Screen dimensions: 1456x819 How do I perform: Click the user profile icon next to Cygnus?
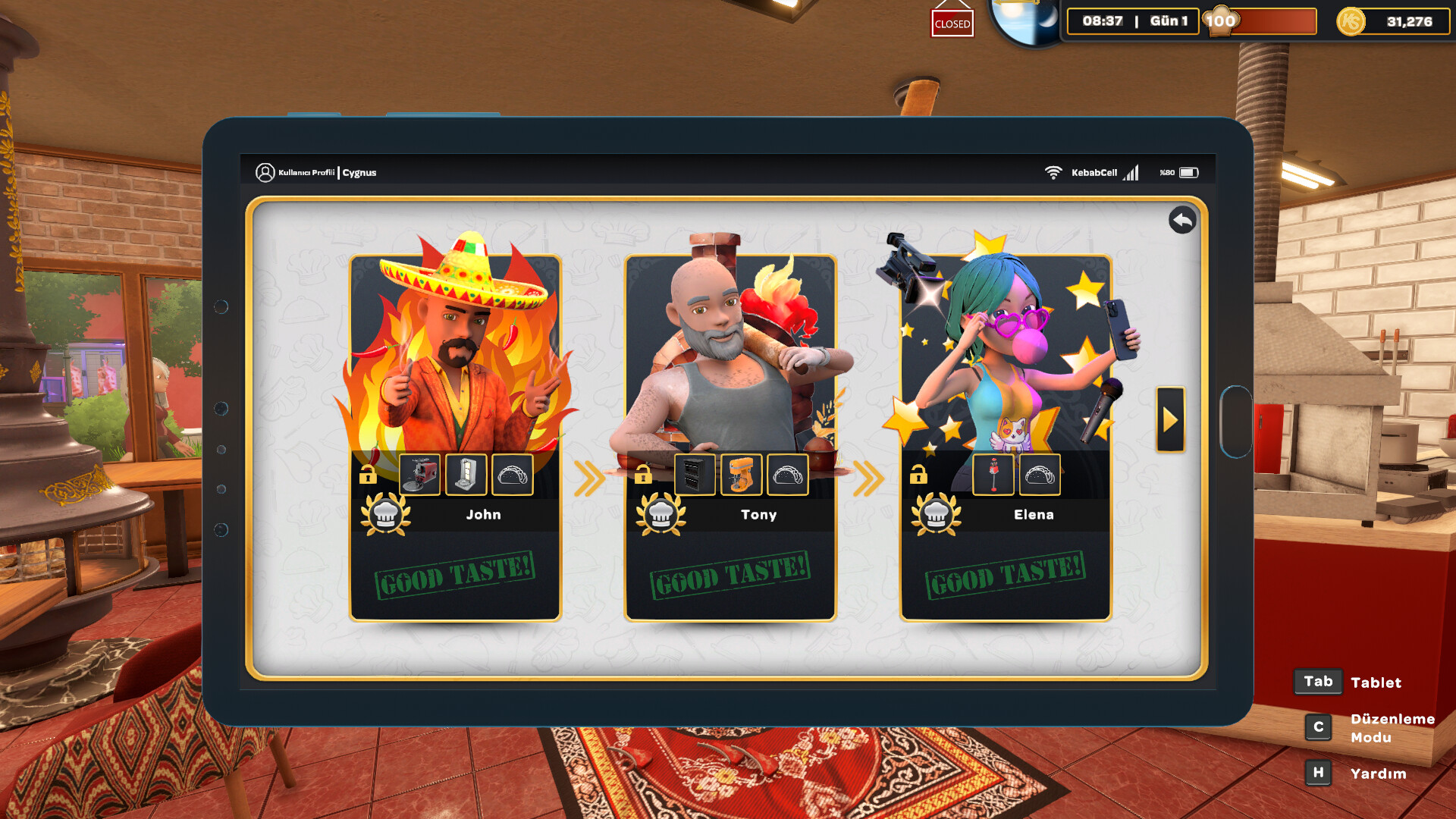[x=265, y=172]
